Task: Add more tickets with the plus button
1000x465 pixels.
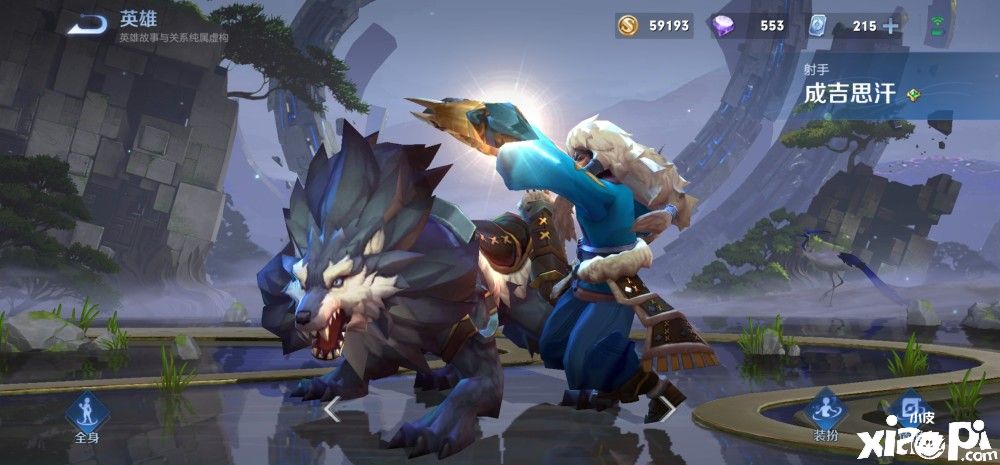Action: point(891,25)
